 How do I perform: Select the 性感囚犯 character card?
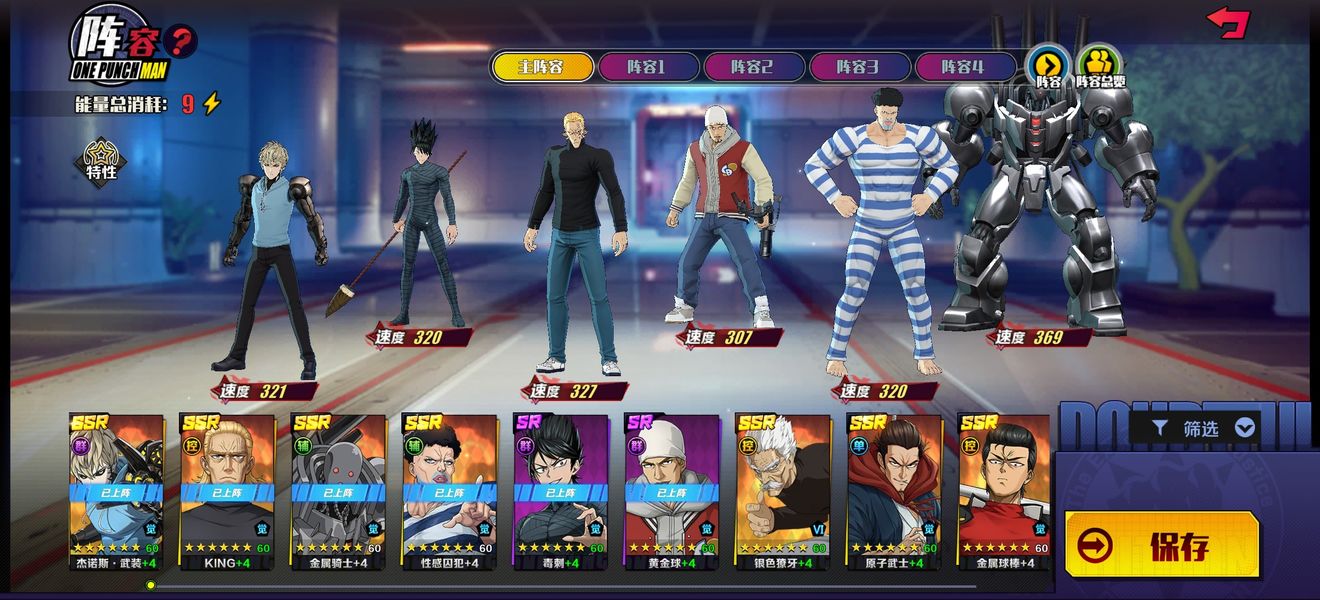coord(449,490)
